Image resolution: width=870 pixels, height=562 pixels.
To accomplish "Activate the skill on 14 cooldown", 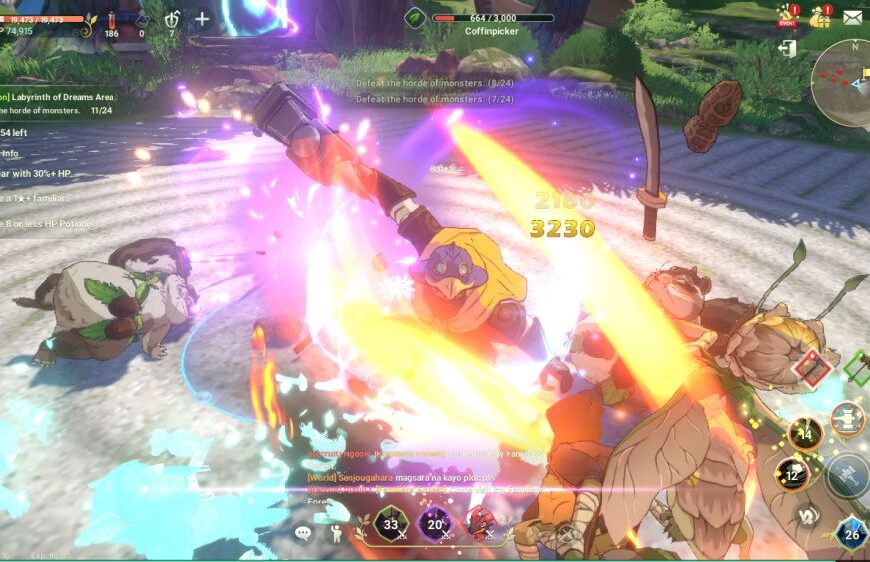I will click(805, 434).
